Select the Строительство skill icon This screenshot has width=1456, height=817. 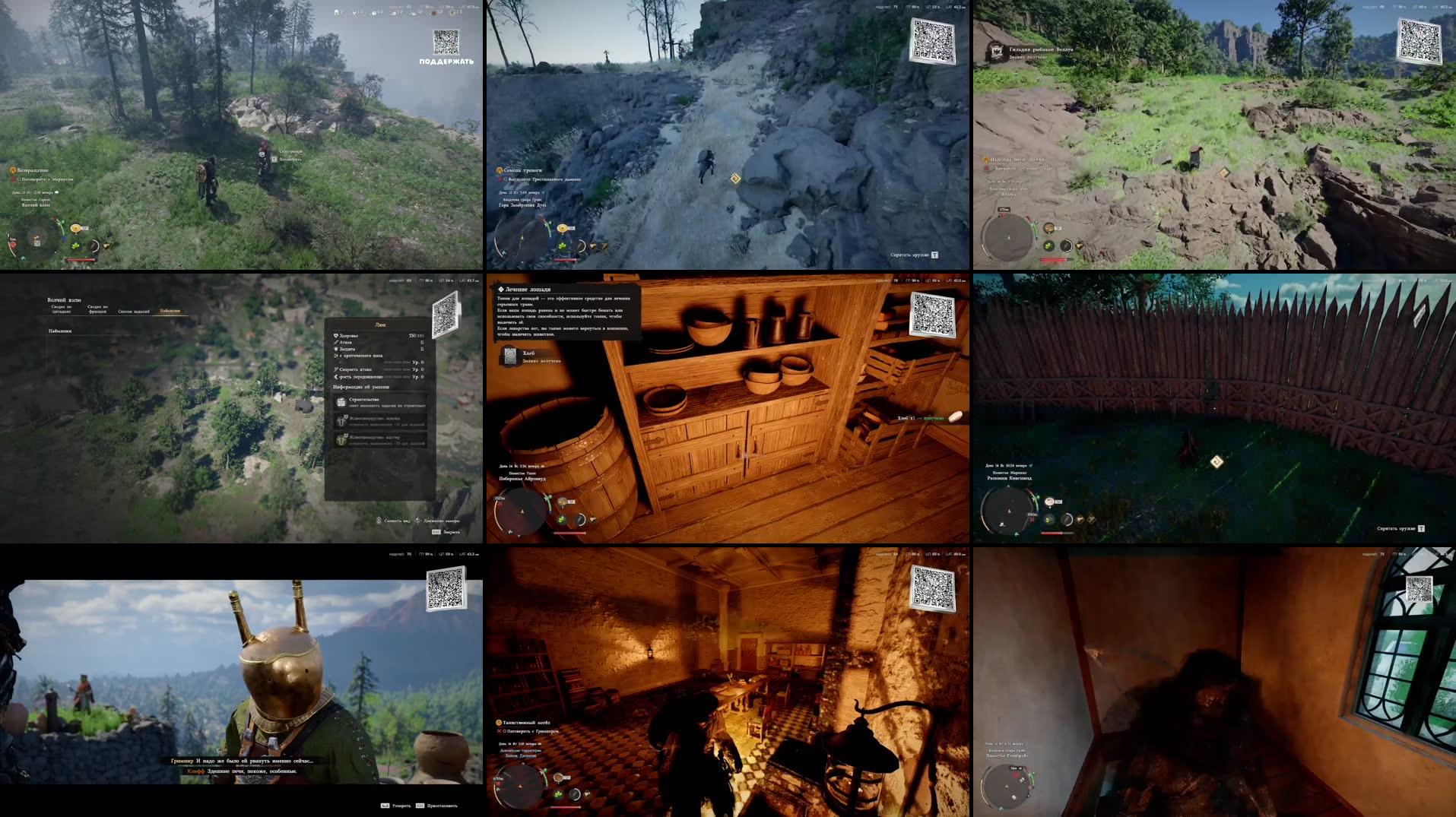pyautogui.click(x=341, y=401)
